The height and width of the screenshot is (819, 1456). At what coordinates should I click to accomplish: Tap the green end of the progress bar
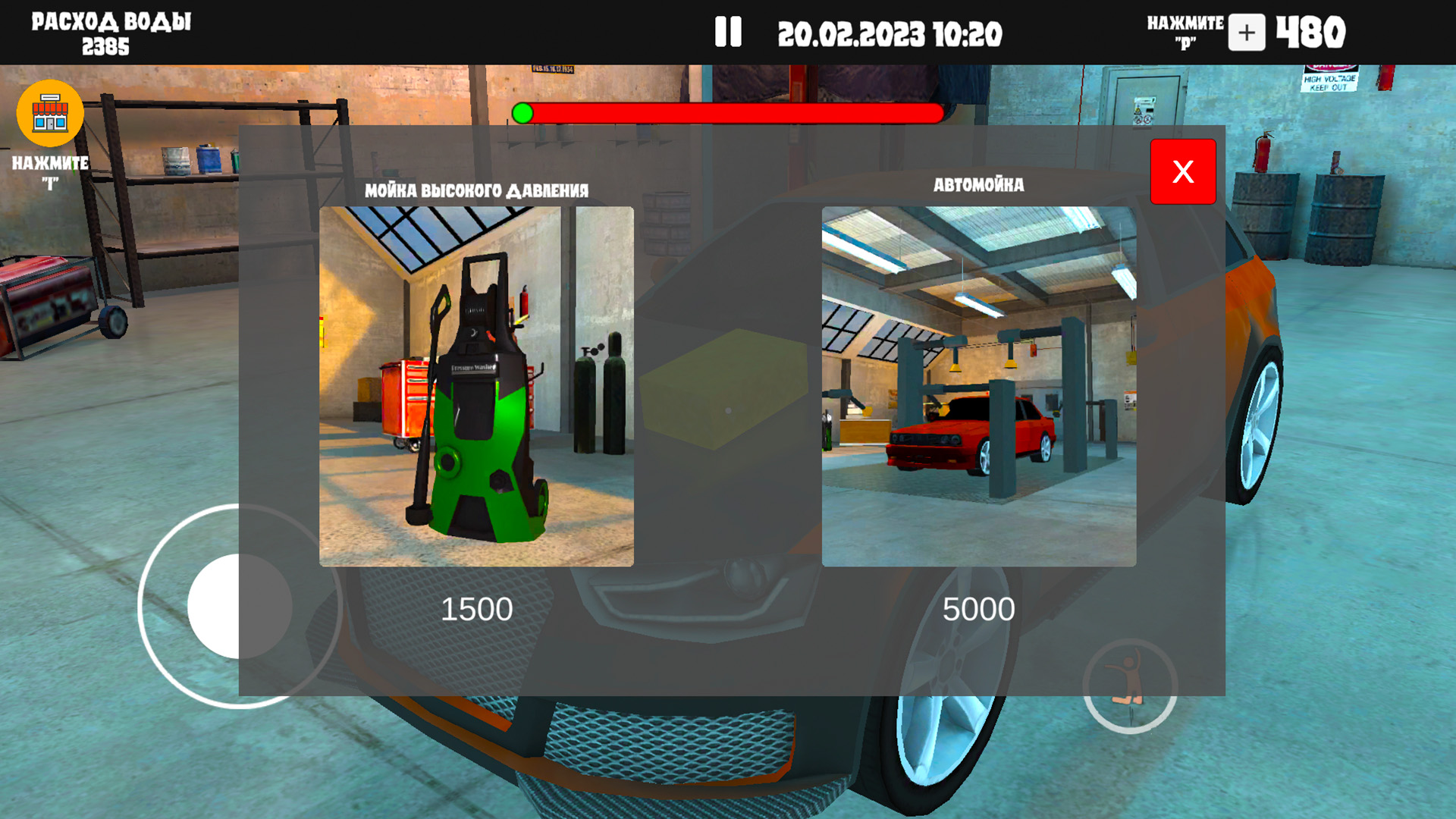pyautogui.click(x=523, y=114)
